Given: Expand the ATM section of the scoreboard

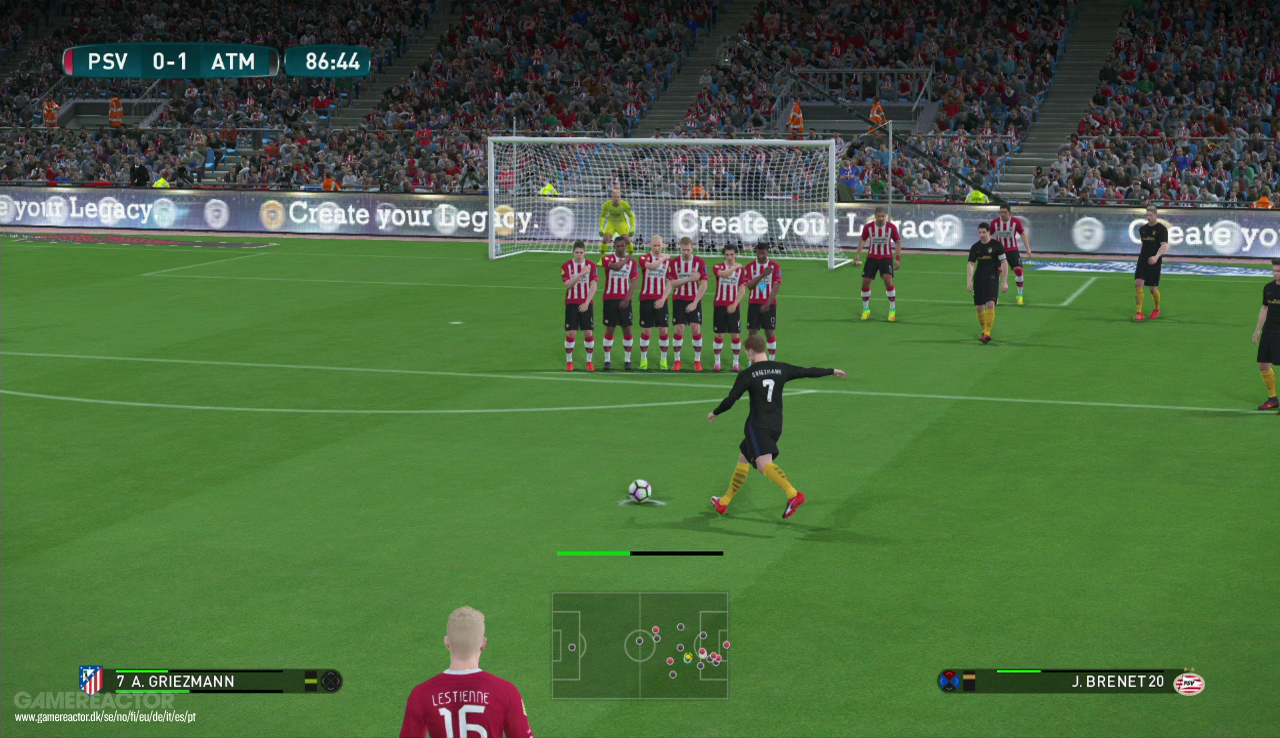Looking at the screenshot, I should point(232,60).
